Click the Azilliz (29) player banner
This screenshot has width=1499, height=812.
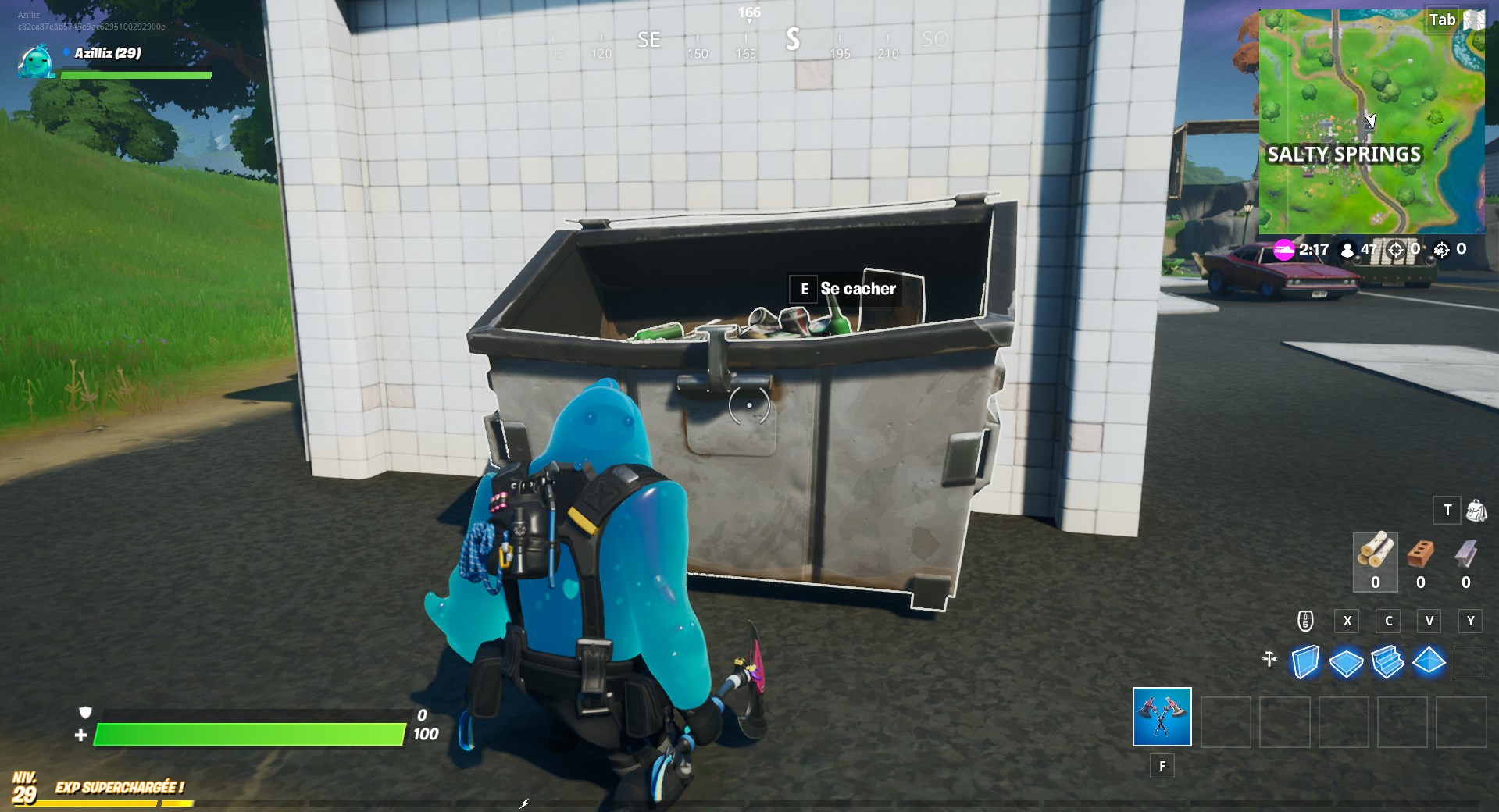tap(105, 55)
